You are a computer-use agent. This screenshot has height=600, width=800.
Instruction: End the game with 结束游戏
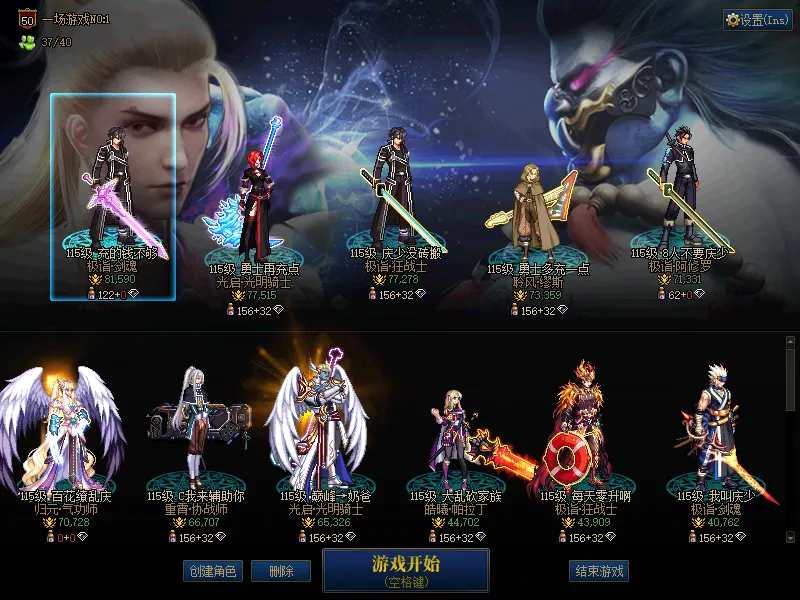click(599, 571)
